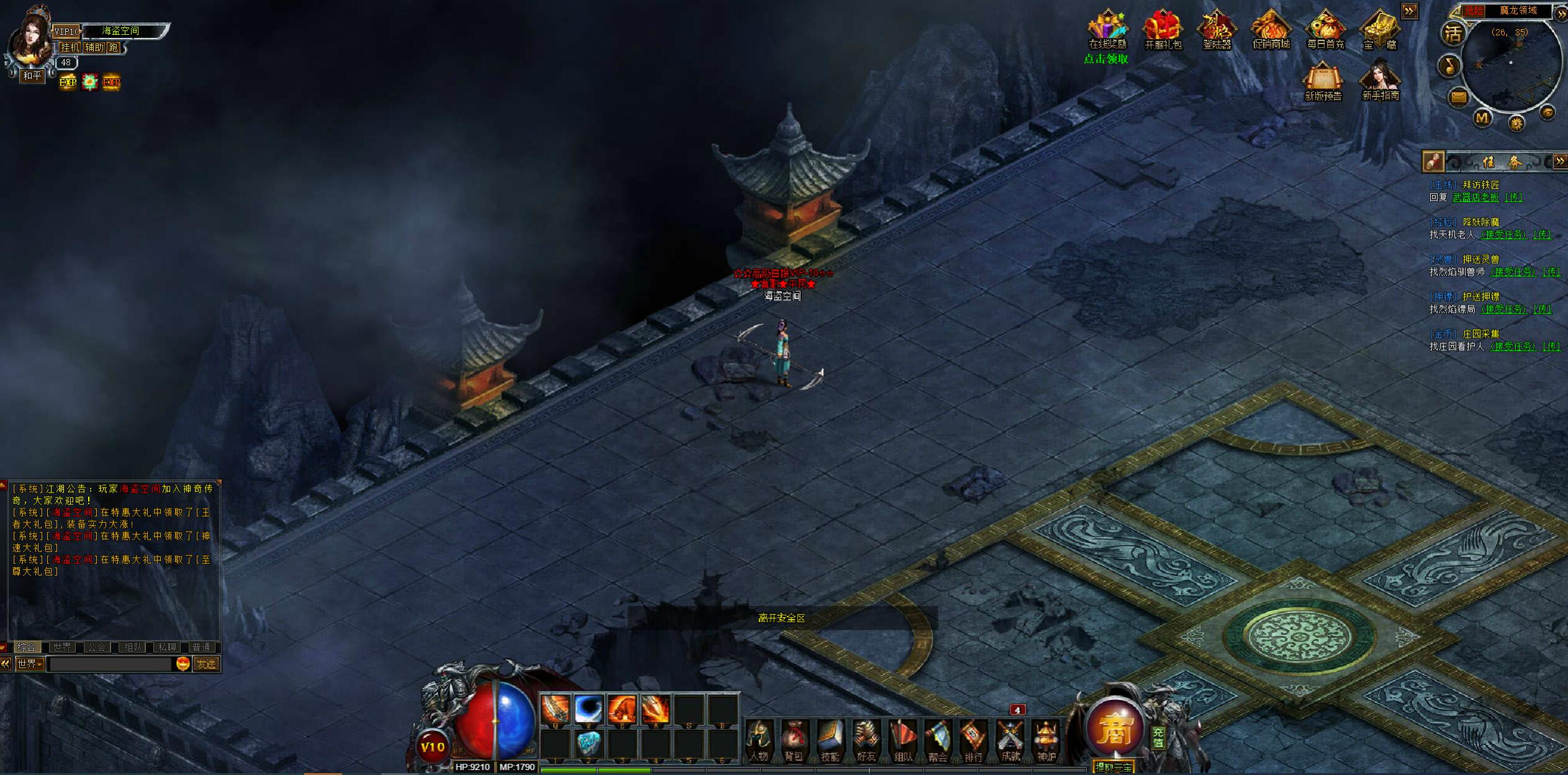Viewport: 1568px width, 775px height.
Task: Open the 宝藏 treasure chest icon
Action: tap(1379, 30)
